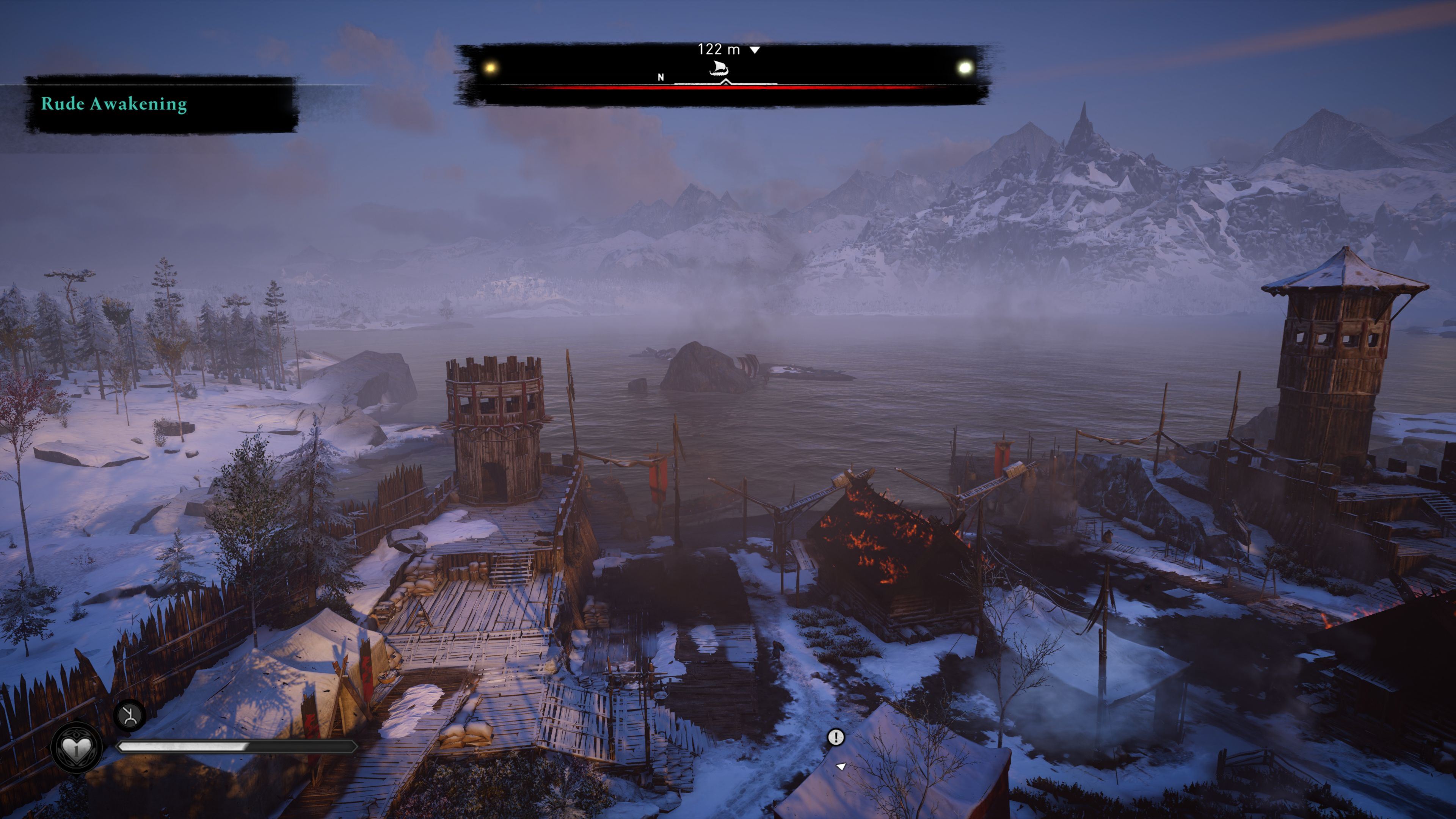Select the left glowing orb on compass

(491, 68)
